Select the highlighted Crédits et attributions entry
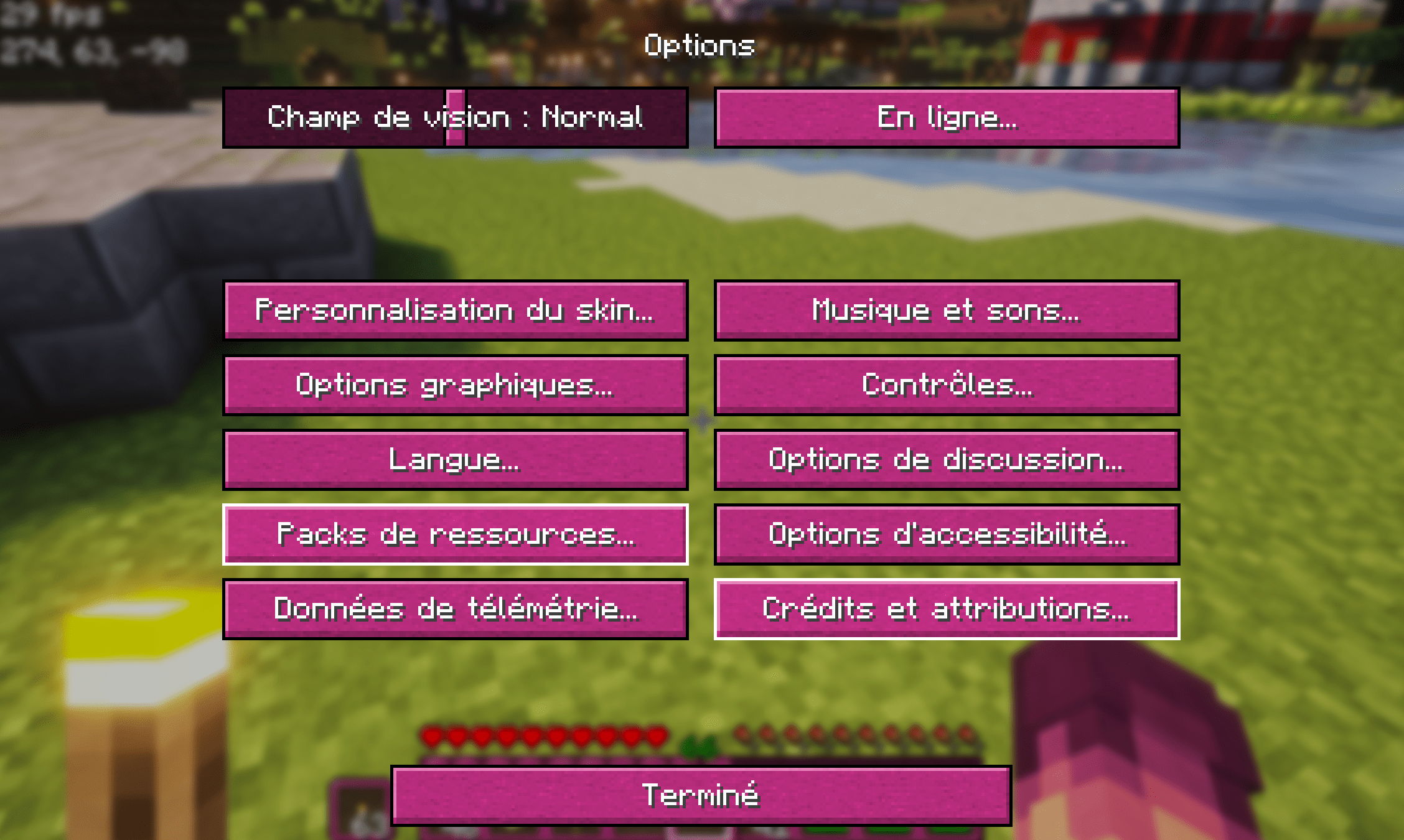Image resolution: width=1404 pixels, height=840 pixels. pyautogui.click(x=947, y=610)
